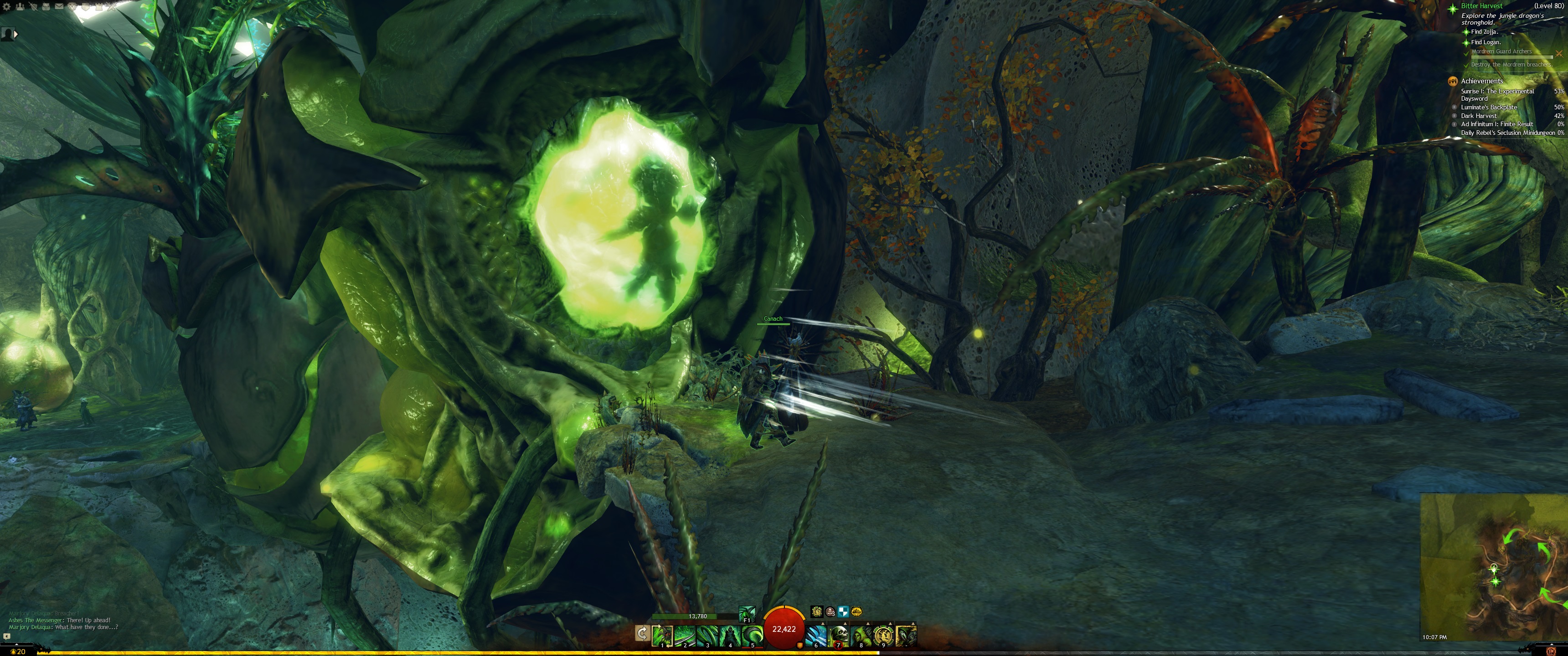This screenshot has width=1568, height=656.
Task: Open the World vs World castle icon
Action: [x=99, y=6]
